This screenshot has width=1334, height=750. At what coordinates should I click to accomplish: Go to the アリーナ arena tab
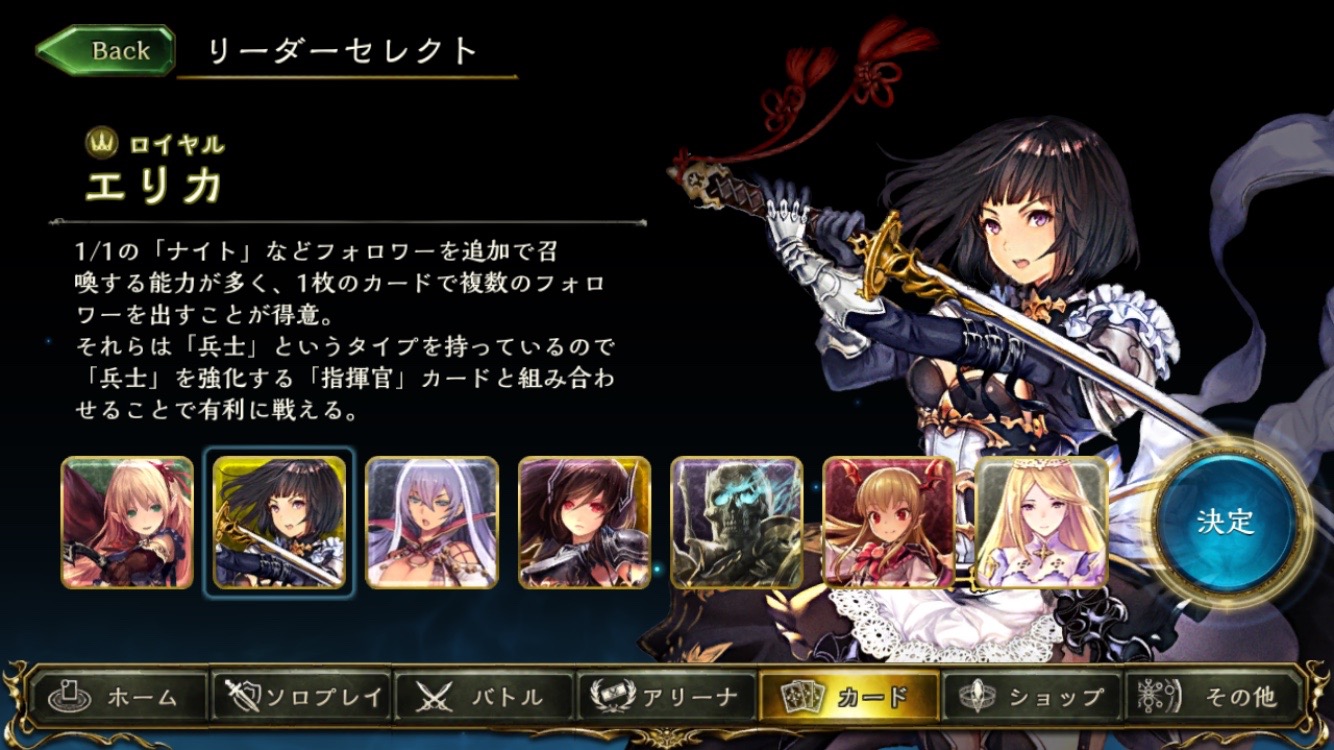667,696
